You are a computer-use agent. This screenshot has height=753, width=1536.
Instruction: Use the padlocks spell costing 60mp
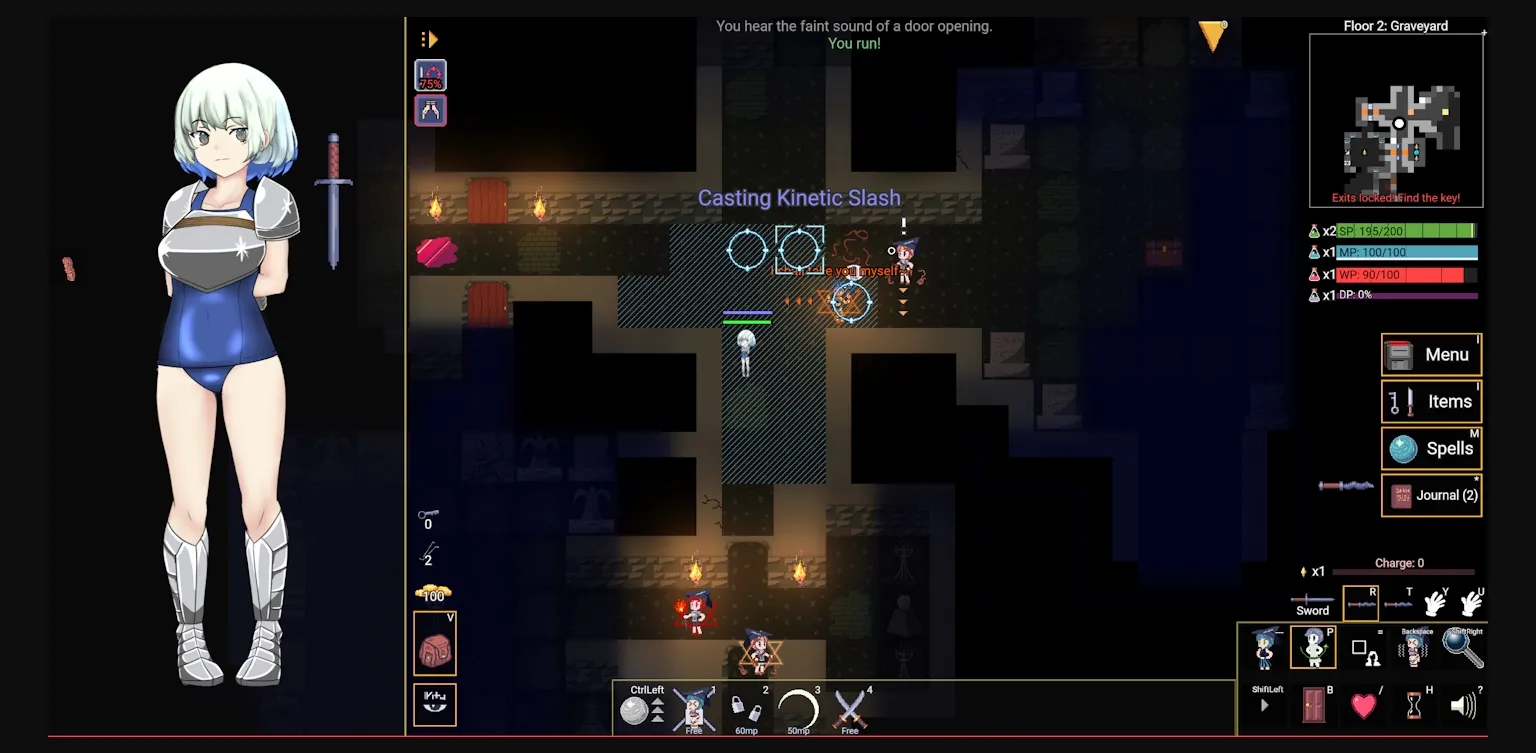point(745,709)
